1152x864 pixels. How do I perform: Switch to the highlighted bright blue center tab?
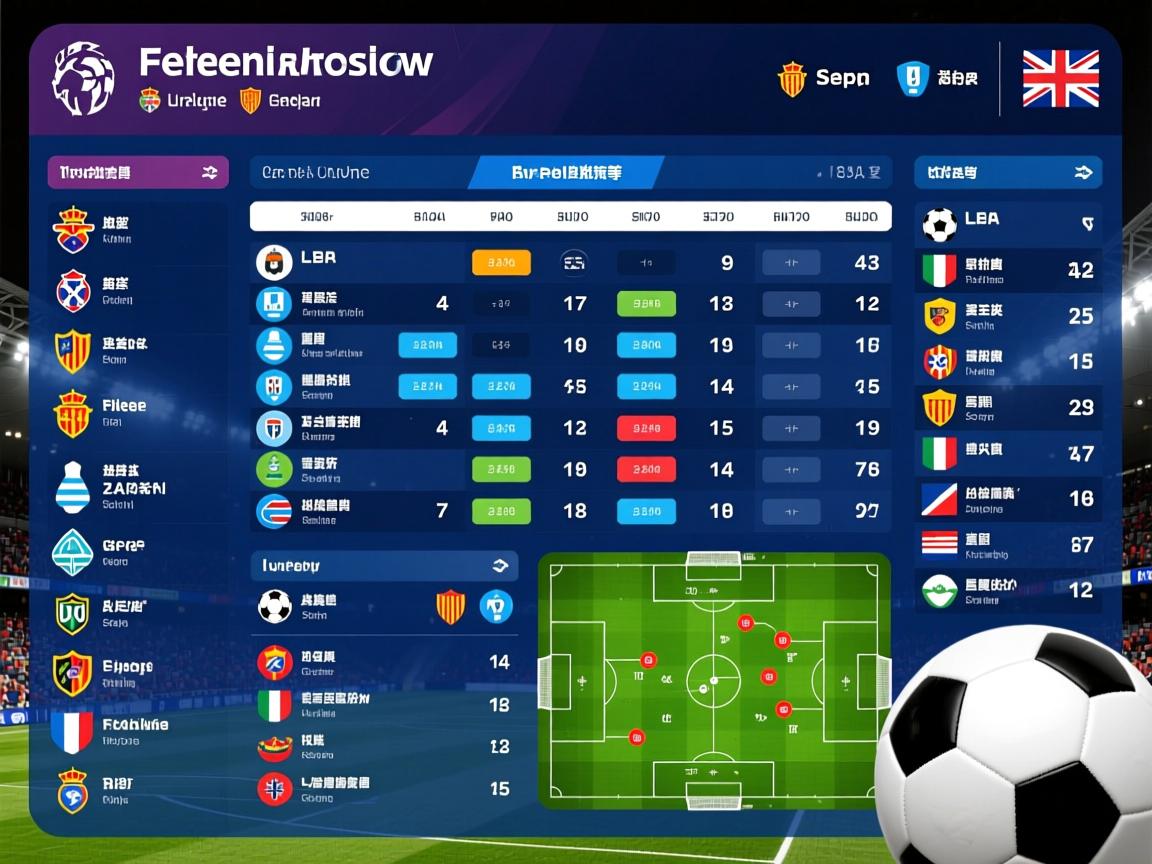[566, 173]
